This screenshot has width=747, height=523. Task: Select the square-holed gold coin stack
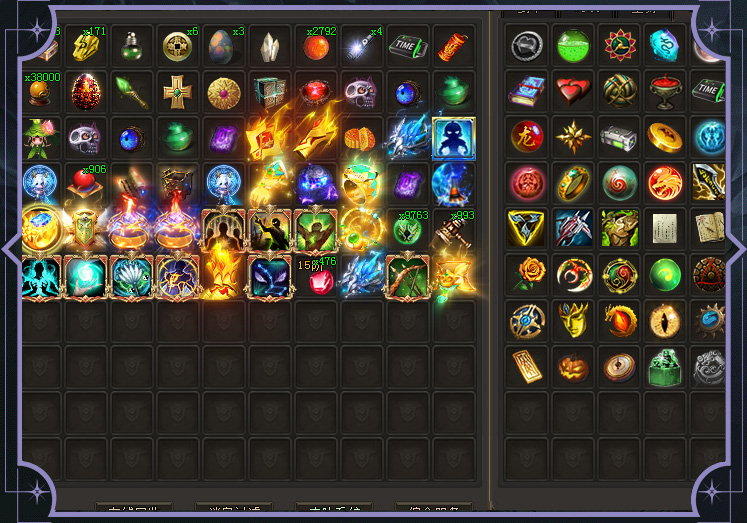coord(177,46)
